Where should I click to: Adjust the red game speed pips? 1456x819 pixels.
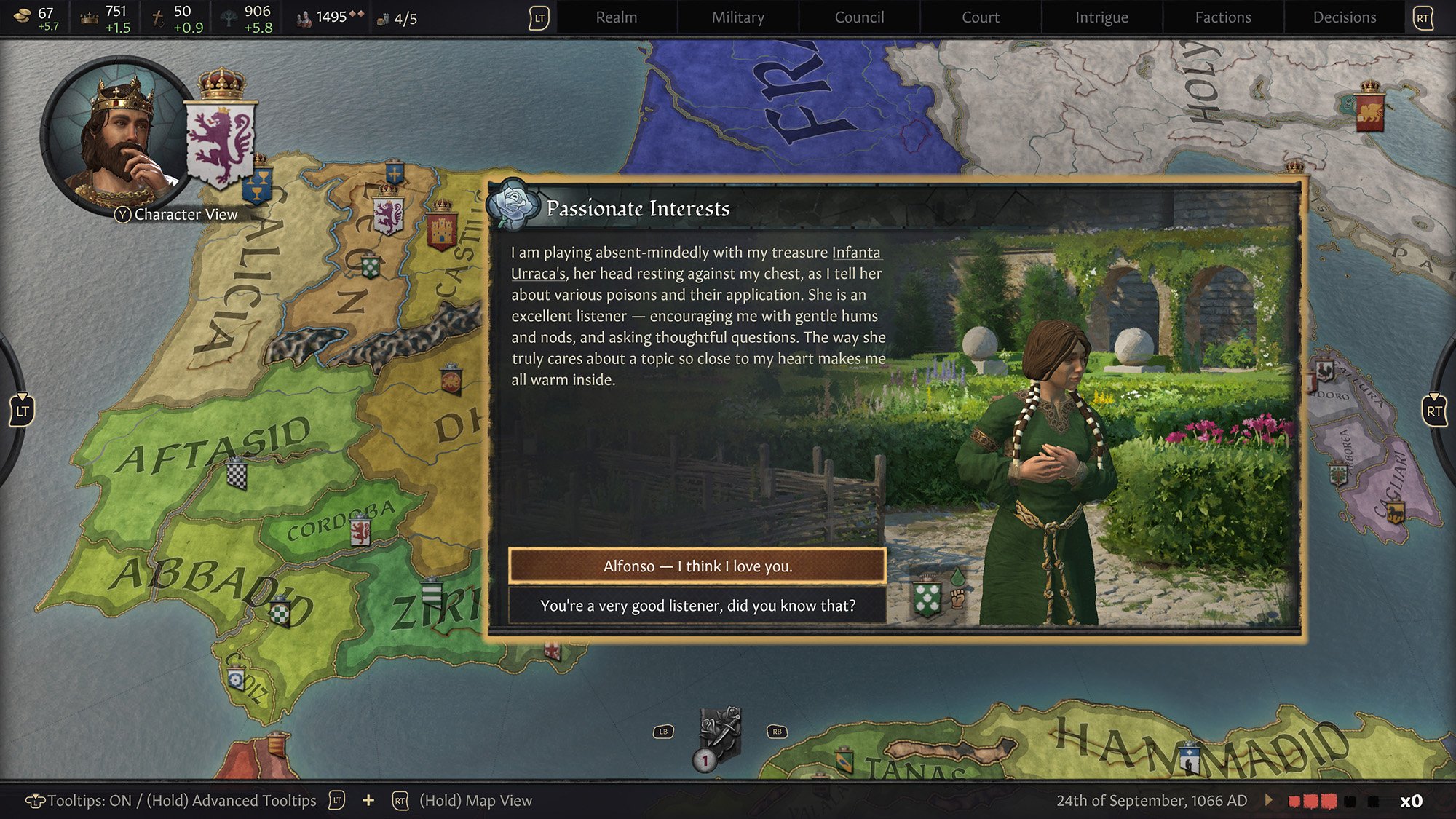[1312, 801]
